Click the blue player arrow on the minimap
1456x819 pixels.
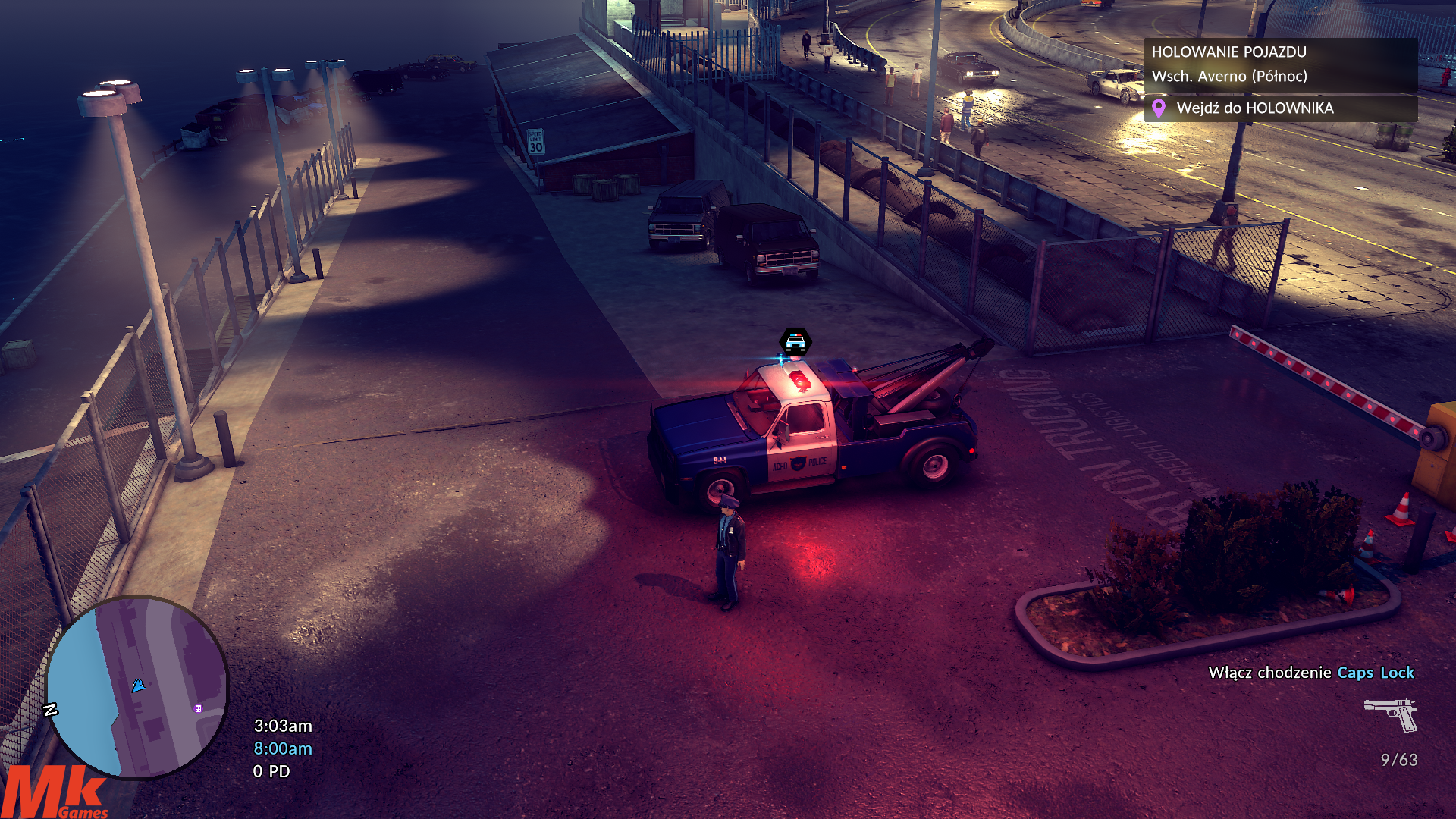point(138,686)
